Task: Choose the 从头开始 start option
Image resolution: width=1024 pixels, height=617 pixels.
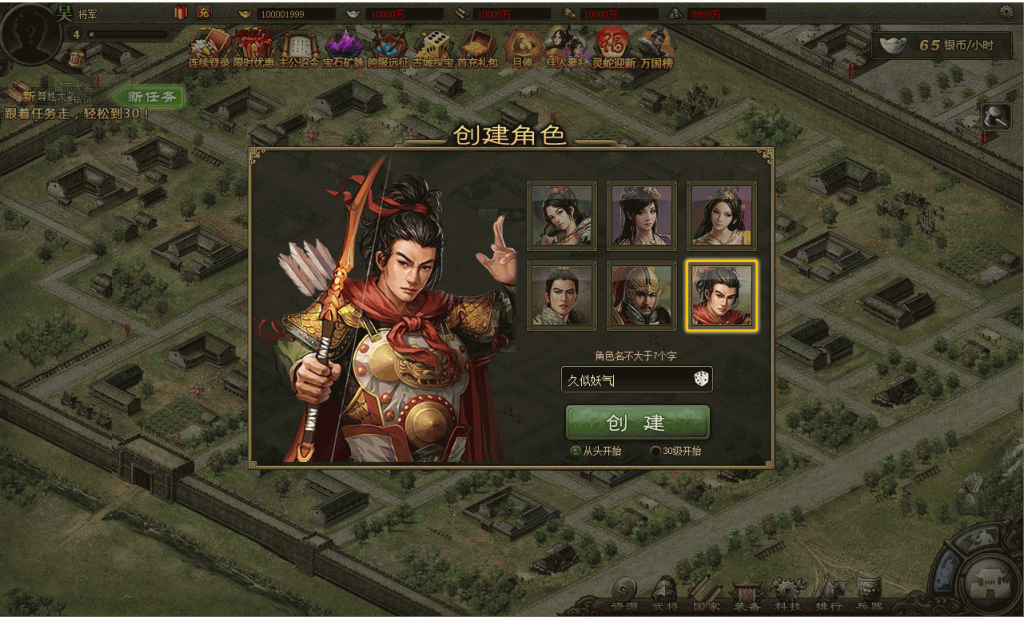Action: tap(575, 451)
